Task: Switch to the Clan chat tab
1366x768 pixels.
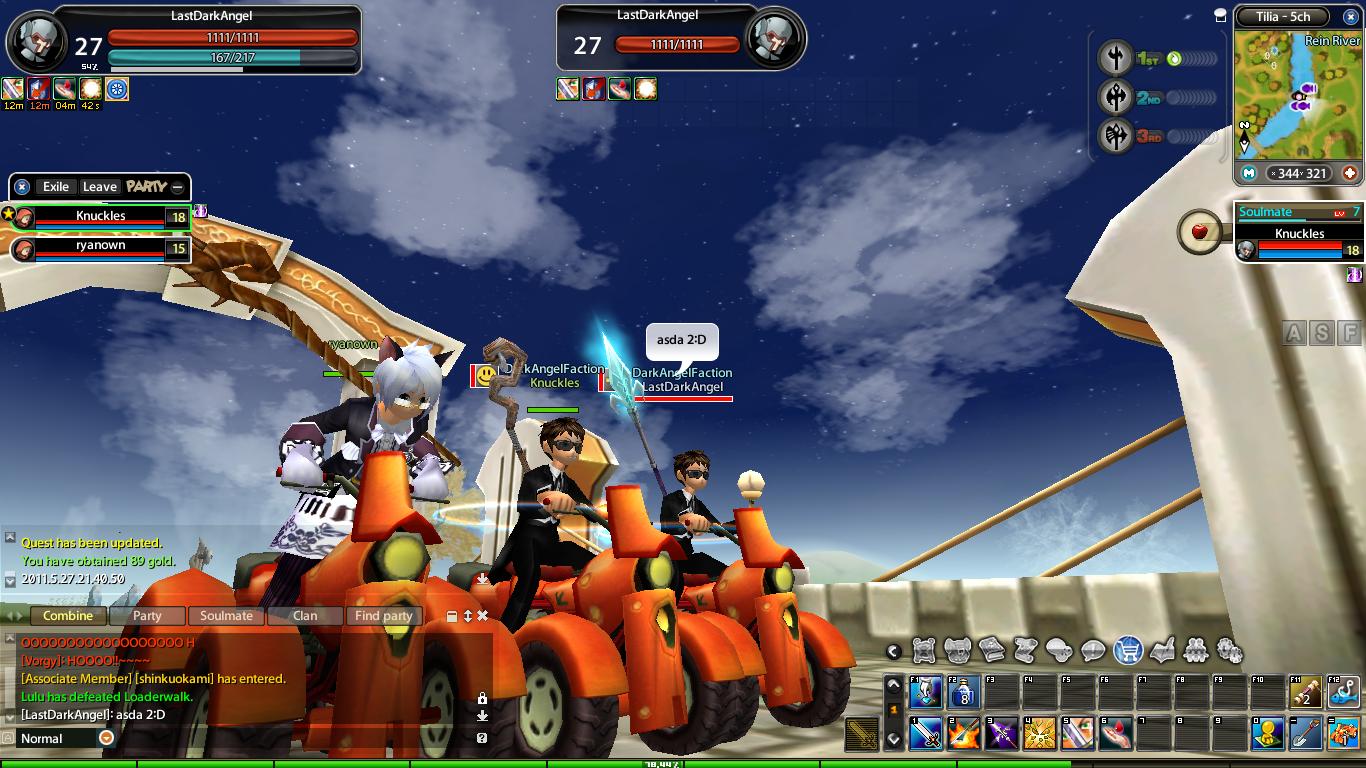Action: (305, 616)
